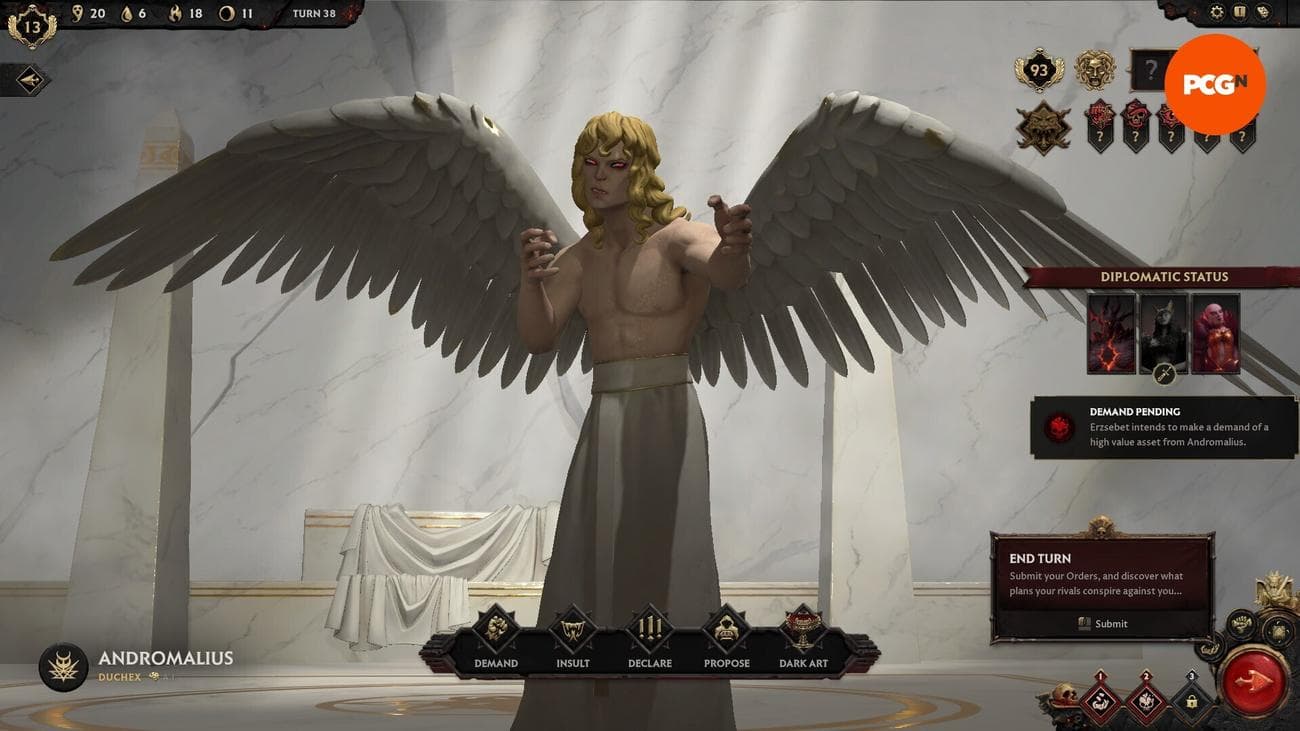Image resolution: width=1300 pixels, height=731 pixels.
Task: Select the glowing red sigil portrait
Action: (1111, 334)
